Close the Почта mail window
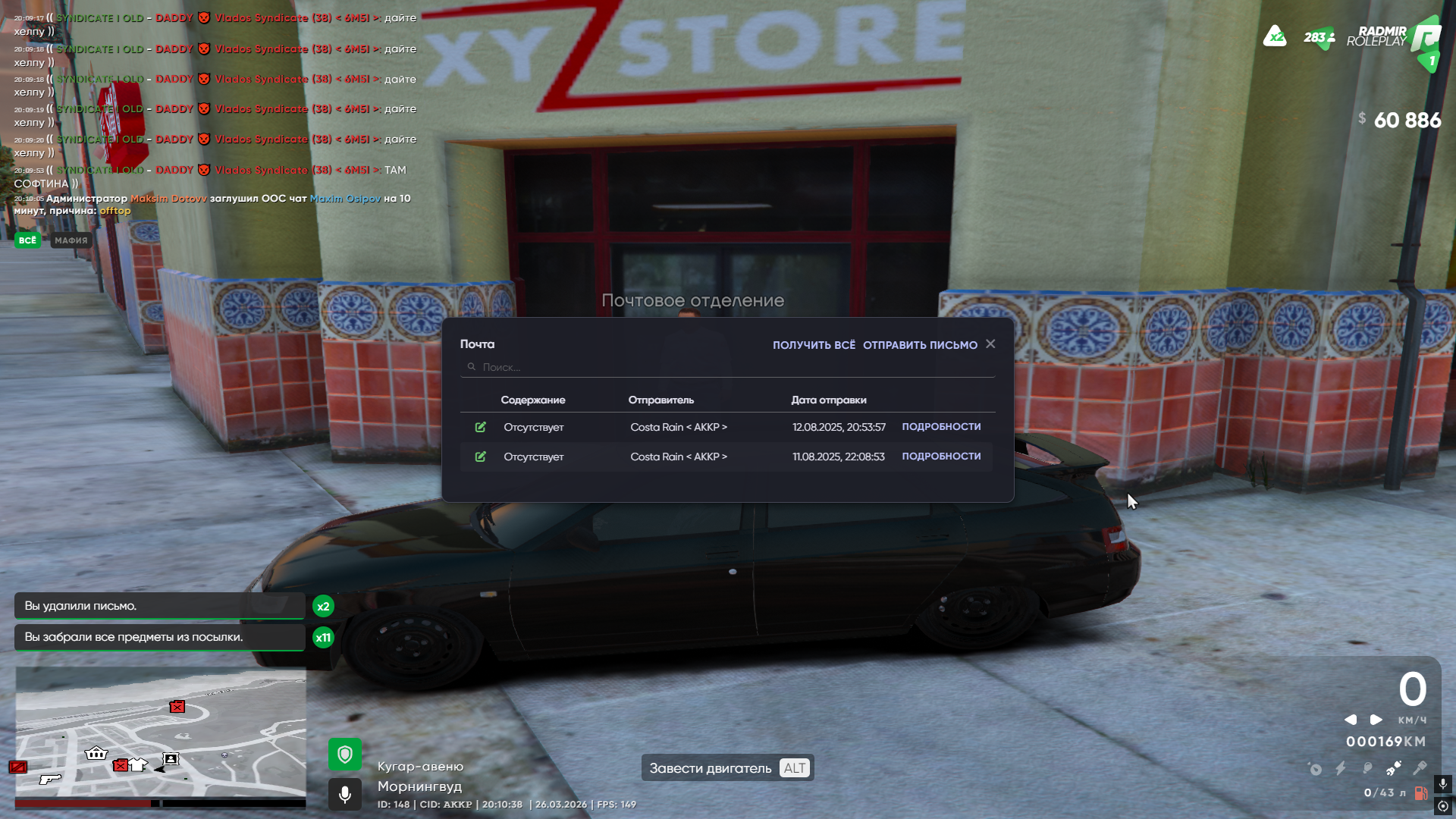 point(990,344)
